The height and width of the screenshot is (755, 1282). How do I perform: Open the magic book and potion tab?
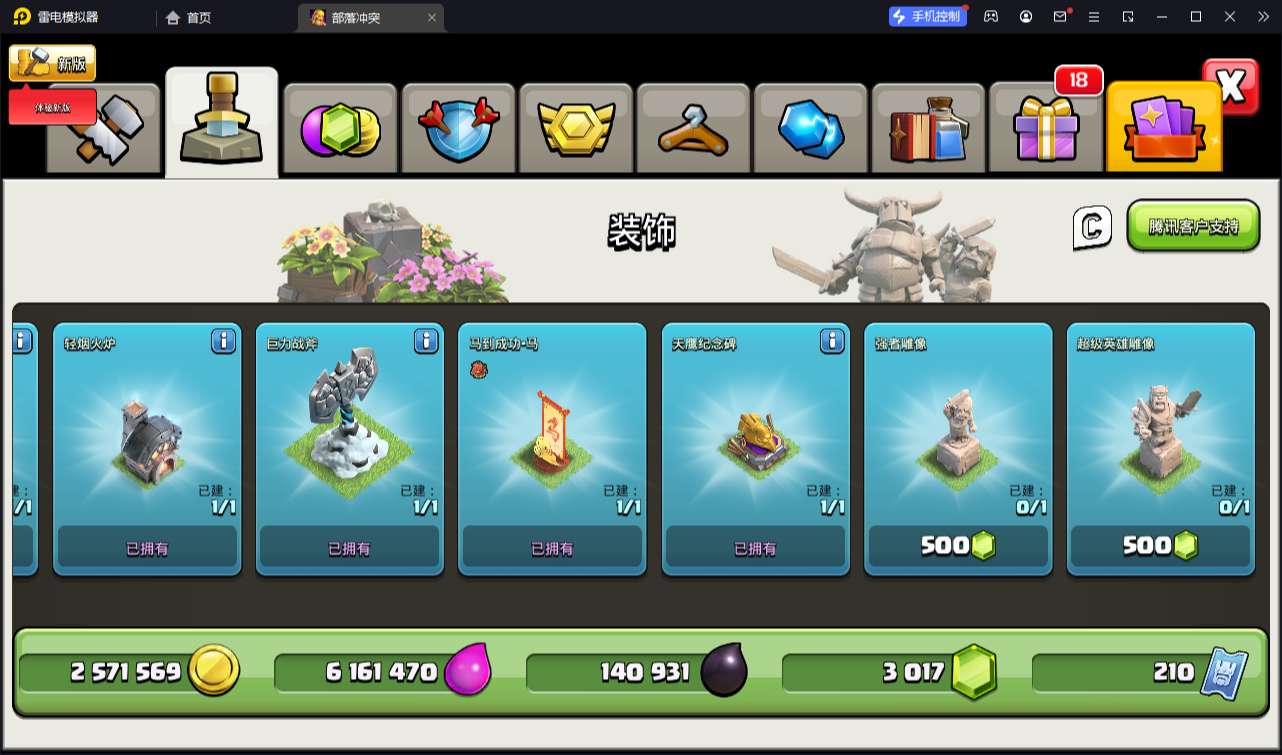coord(928,130)
